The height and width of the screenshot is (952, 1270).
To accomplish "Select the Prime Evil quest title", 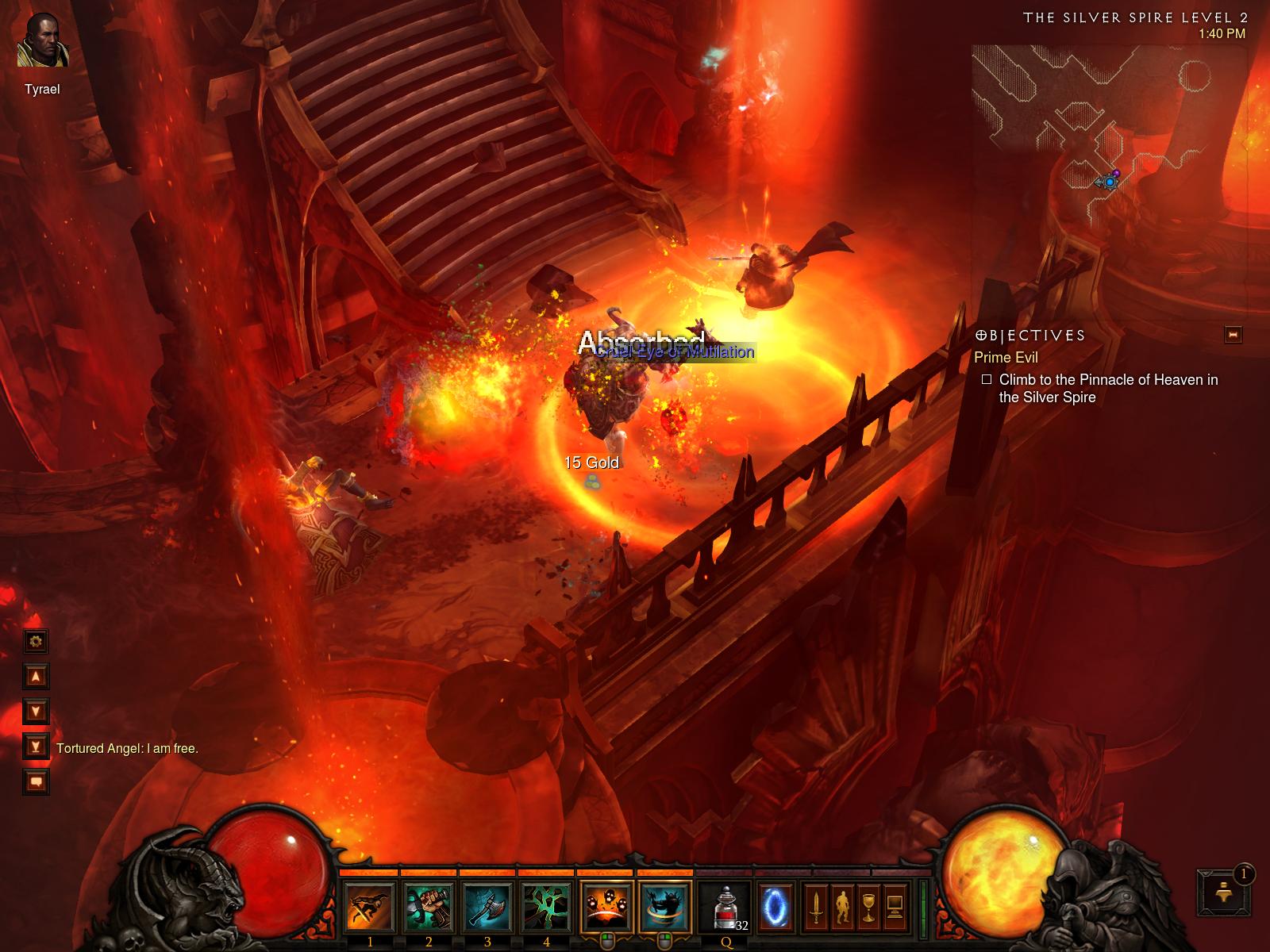I will tap(1006, 358).
